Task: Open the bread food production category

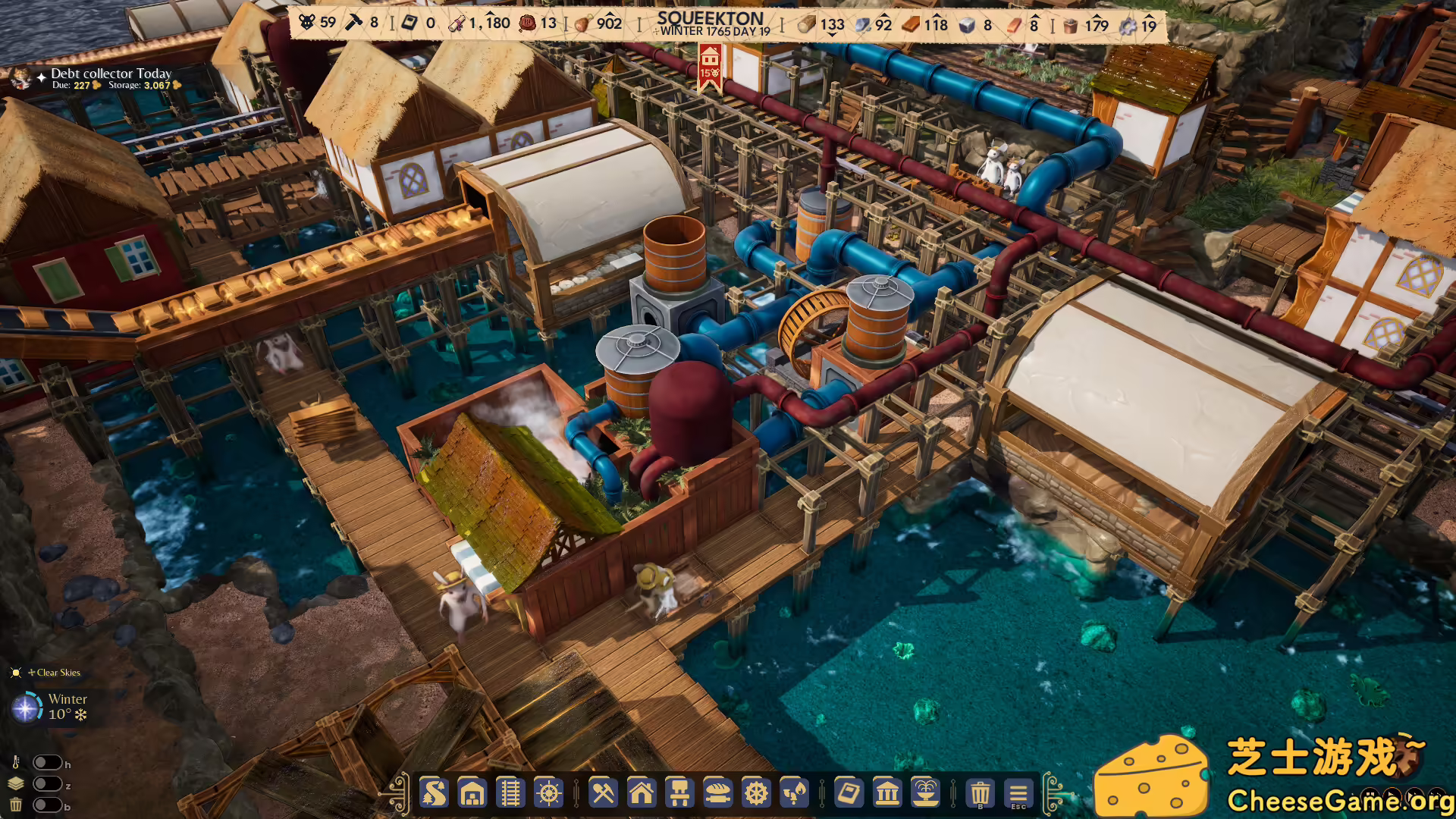Action: 717,793
